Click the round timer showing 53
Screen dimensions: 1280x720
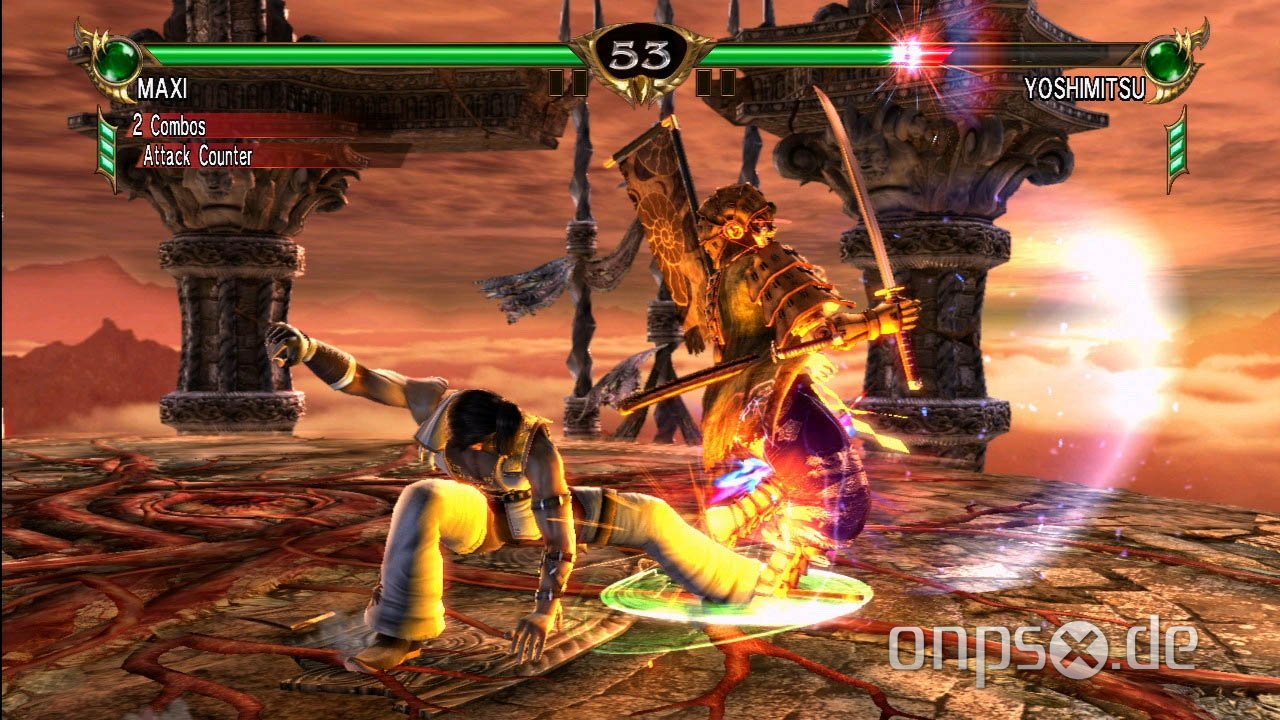[x=639, y=50]
